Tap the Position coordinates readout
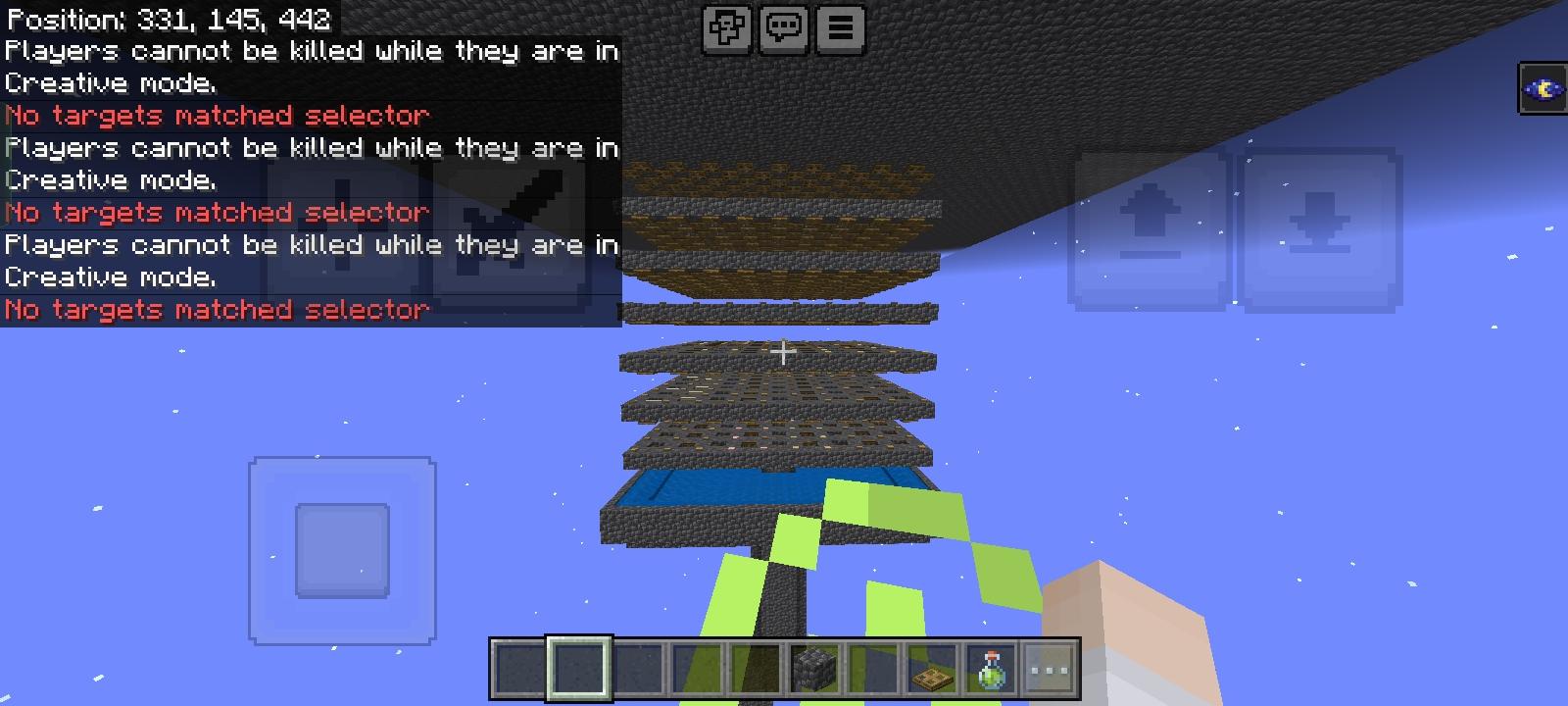 coord(167,18)
